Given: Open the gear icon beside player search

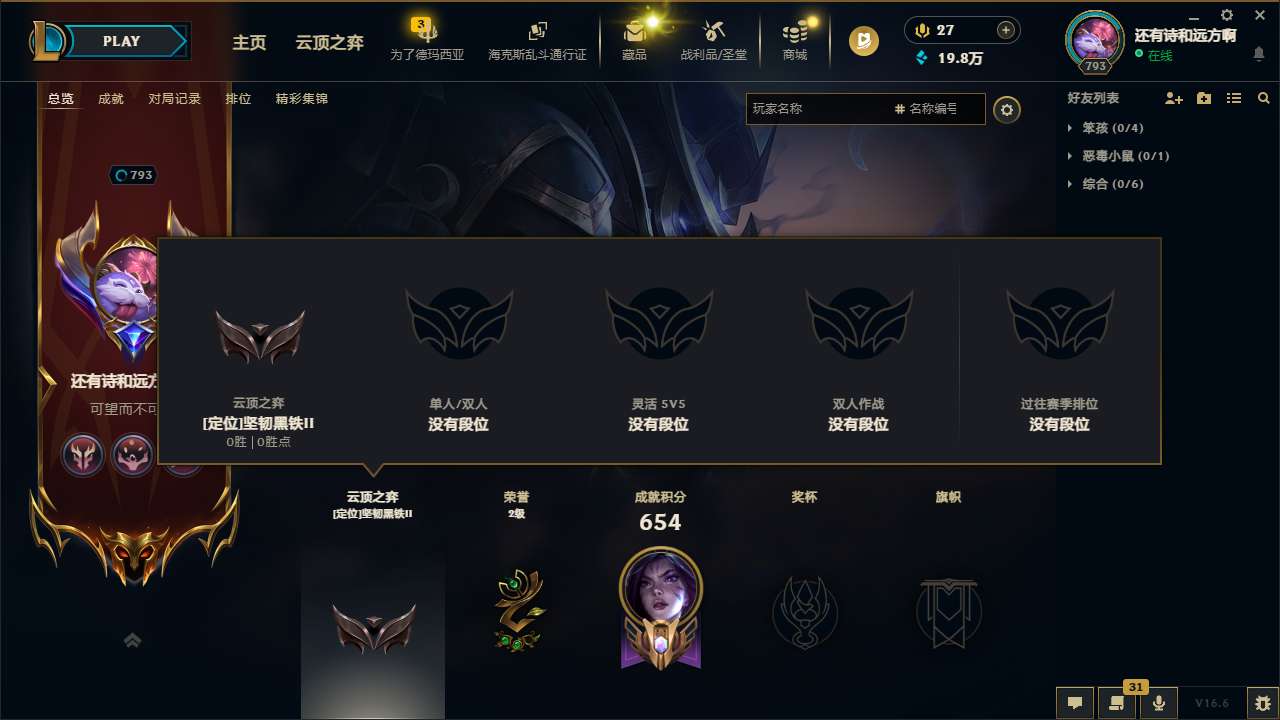Looking at the screenshot, I should (x=1007, y=109).
